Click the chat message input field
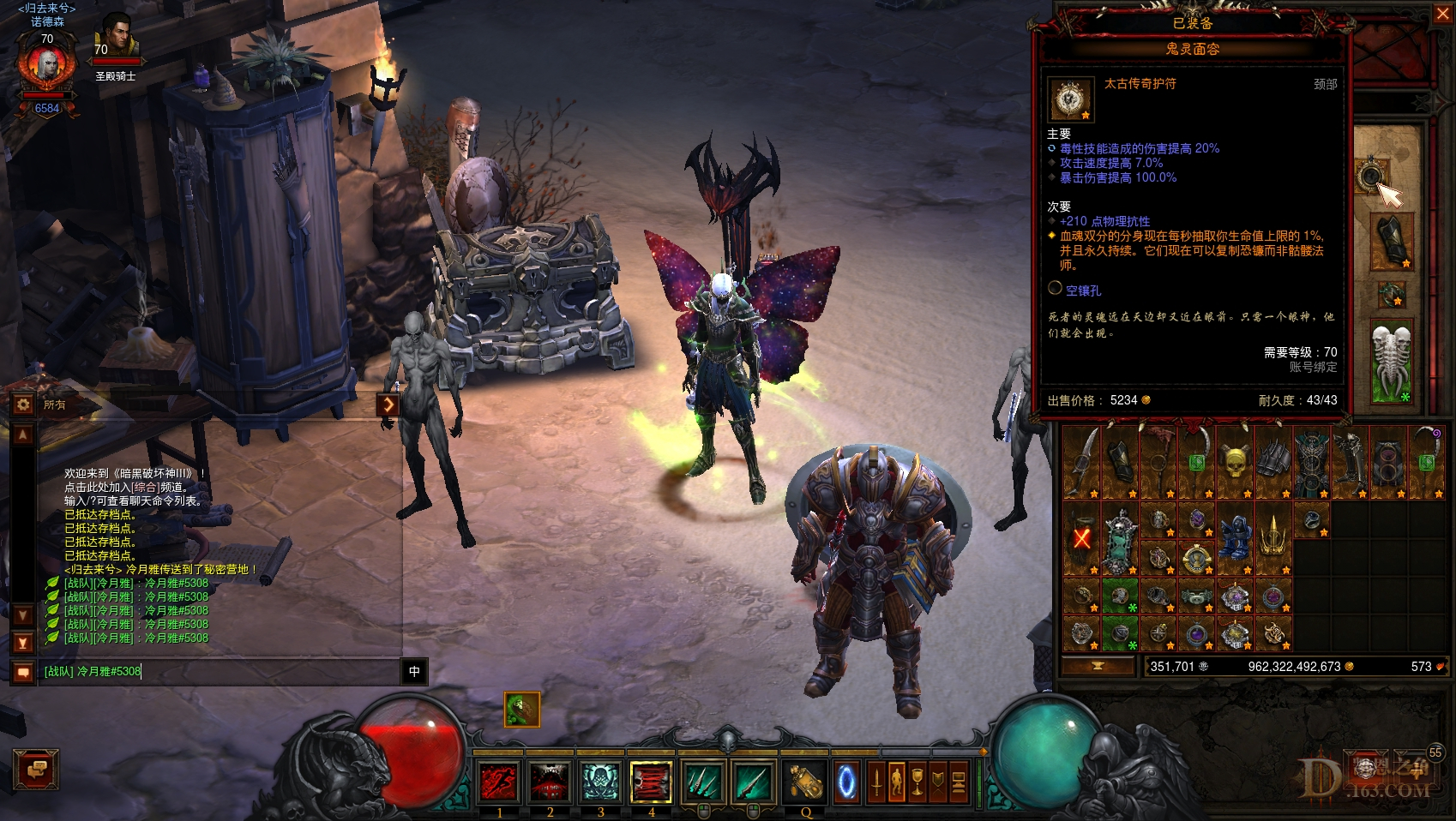Image resolution: width=1456 pixels, height=821 pixels. pos(219,672)
